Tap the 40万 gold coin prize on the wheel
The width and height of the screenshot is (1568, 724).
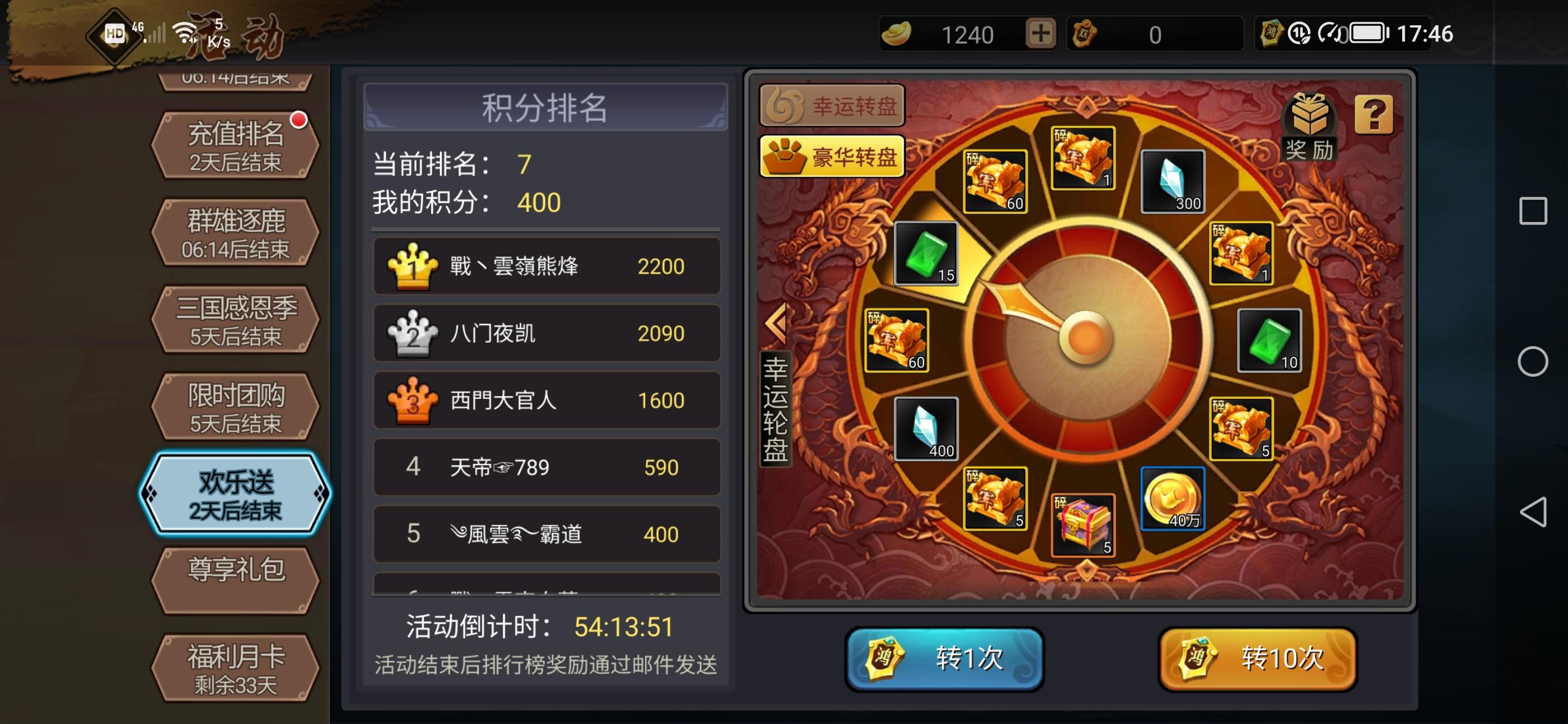1174,499
